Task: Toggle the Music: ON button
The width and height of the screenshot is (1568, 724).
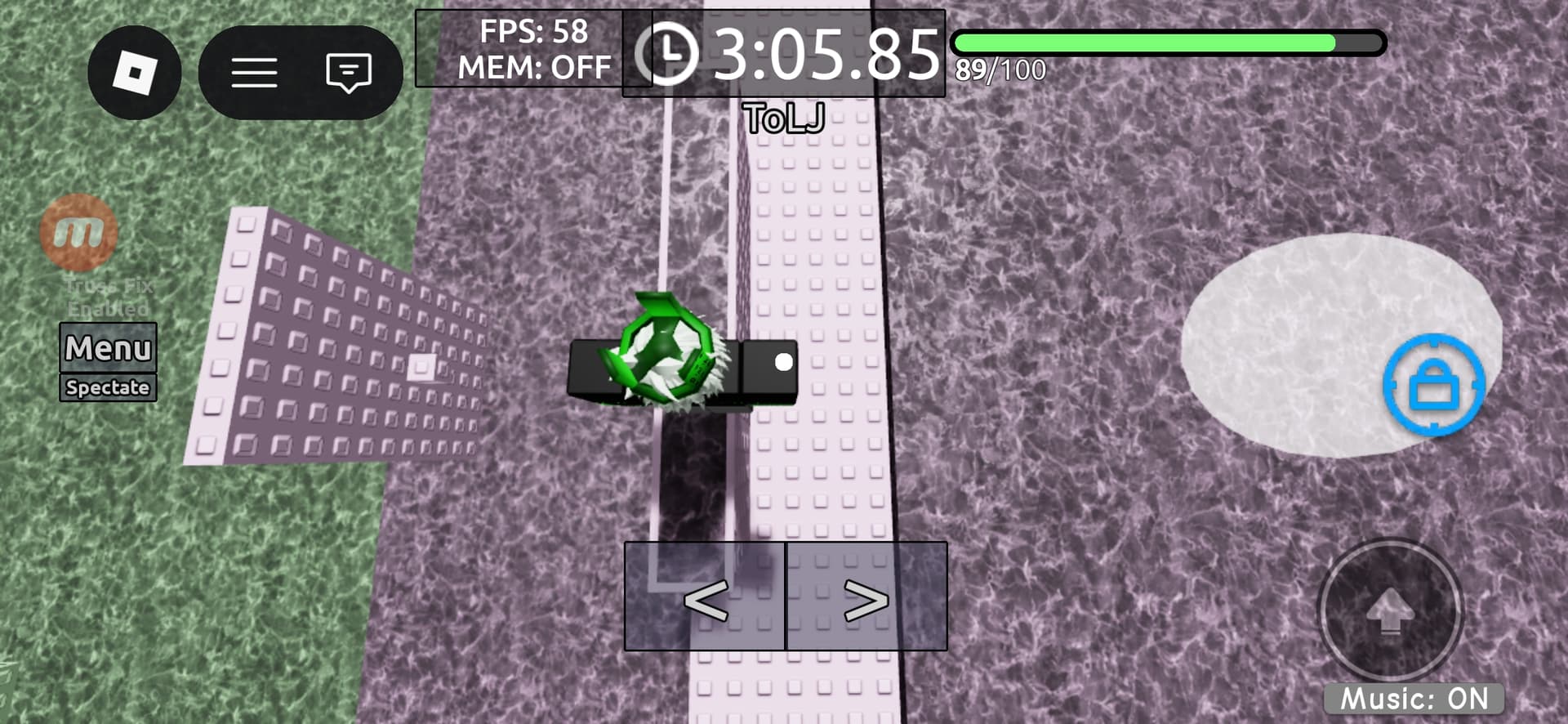Action: point(1414,699)
